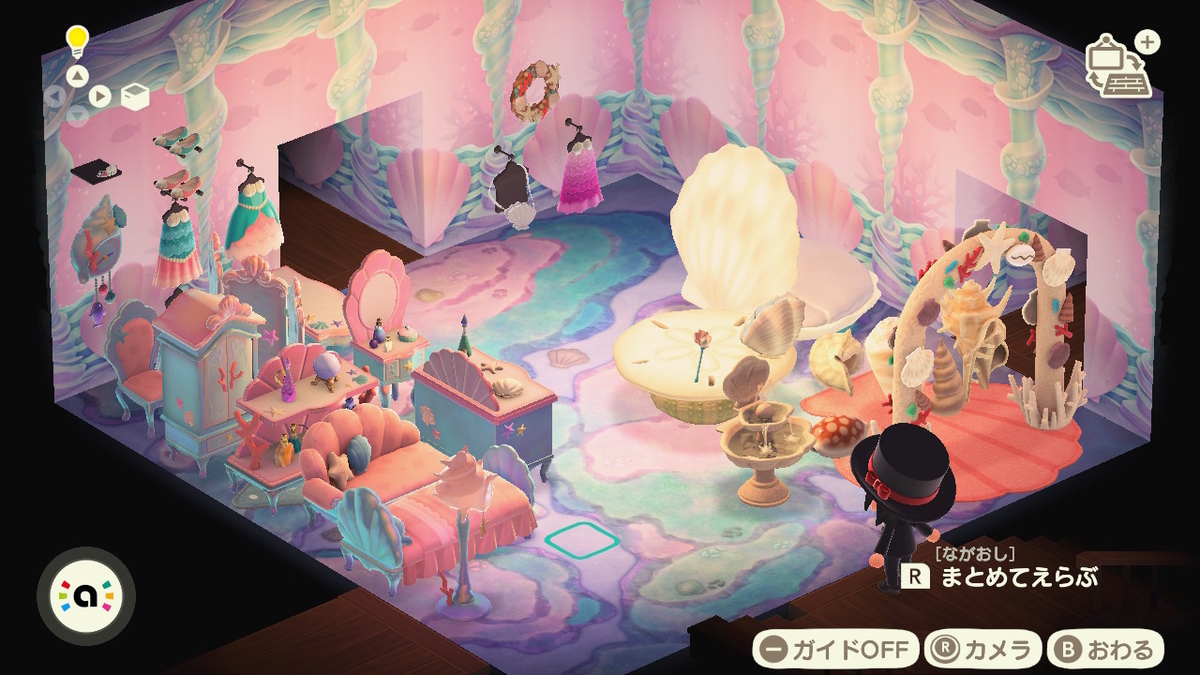Toggle the yellow lightbulb lighting icon
Image resolution: width=1200 pixels, height=675 pixels.
click(x=77, y=41)
